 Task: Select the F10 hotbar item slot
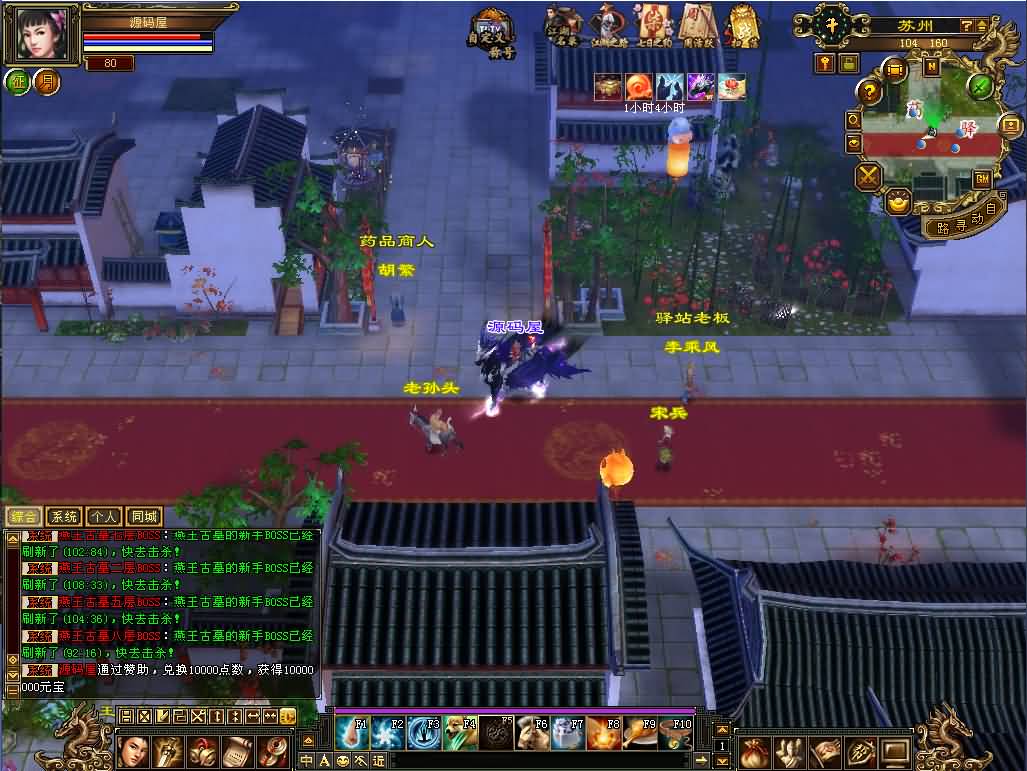[674, 733]
